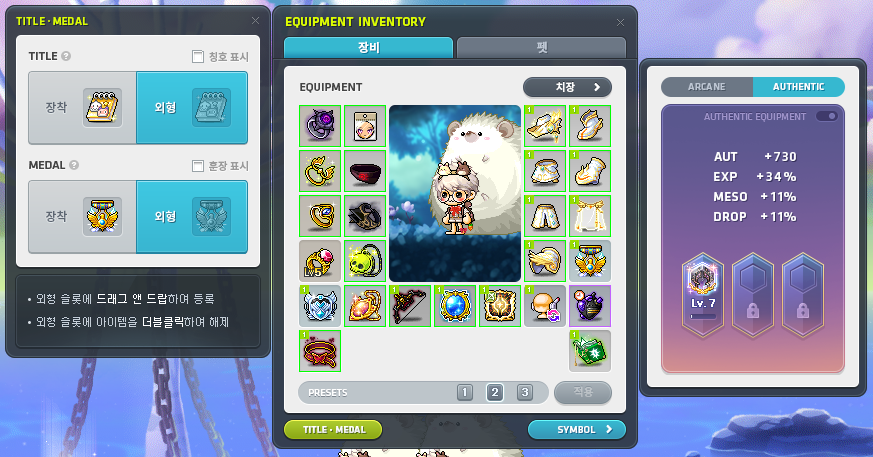Close the Title · Medal window
873x457 pixels.
pos(255,20)
